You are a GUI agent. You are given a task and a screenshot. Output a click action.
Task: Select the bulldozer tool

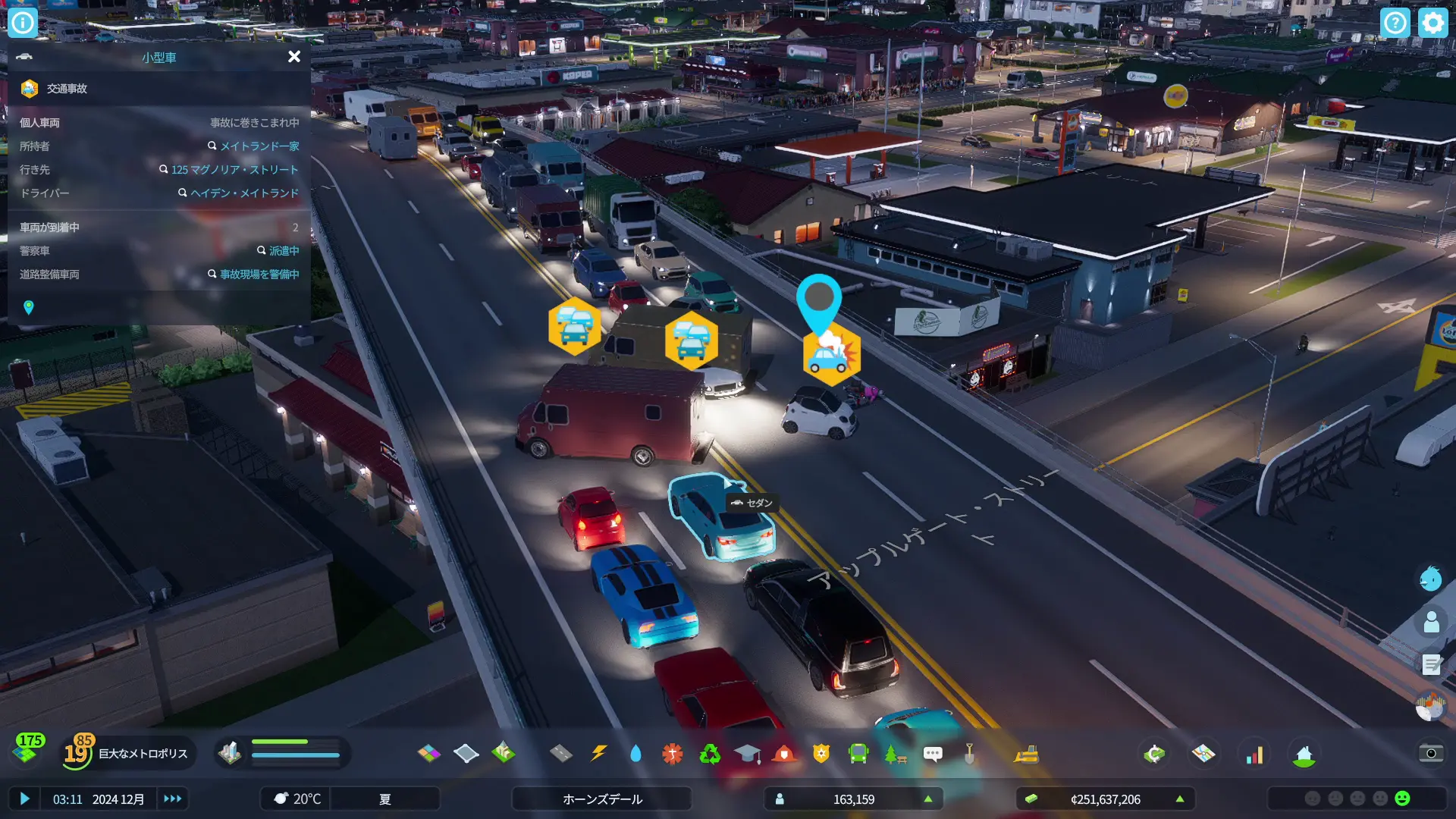(x=1026, y=754)
